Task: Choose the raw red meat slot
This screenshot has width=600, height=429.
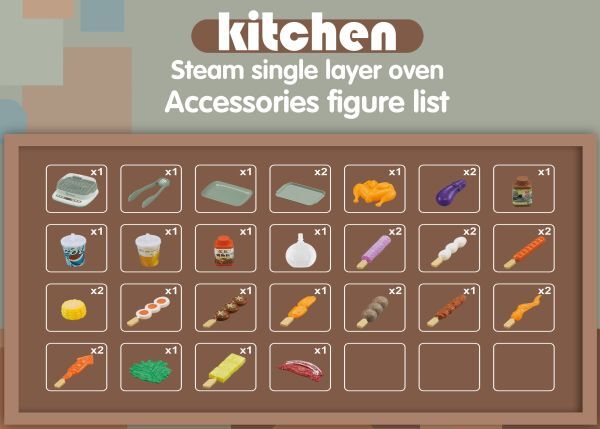Action: coord(299,367)
